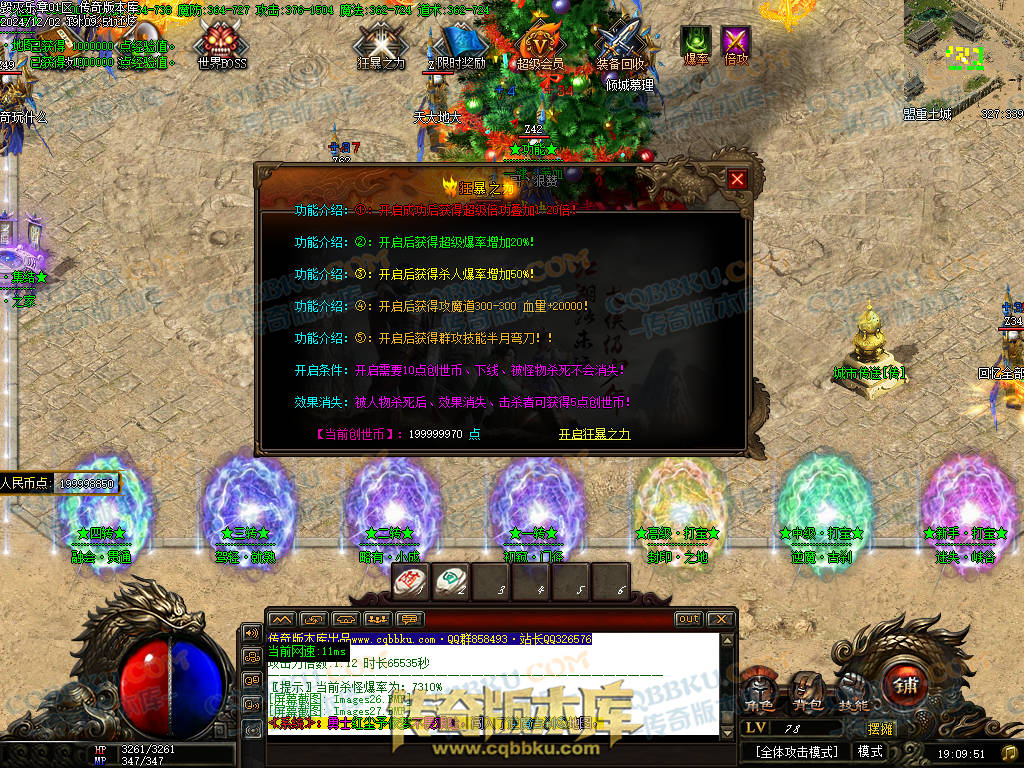The height and width of the screenshot is (768, 1024).
Task: Click the chat panel 'out' button
Action: pos(688,619)
